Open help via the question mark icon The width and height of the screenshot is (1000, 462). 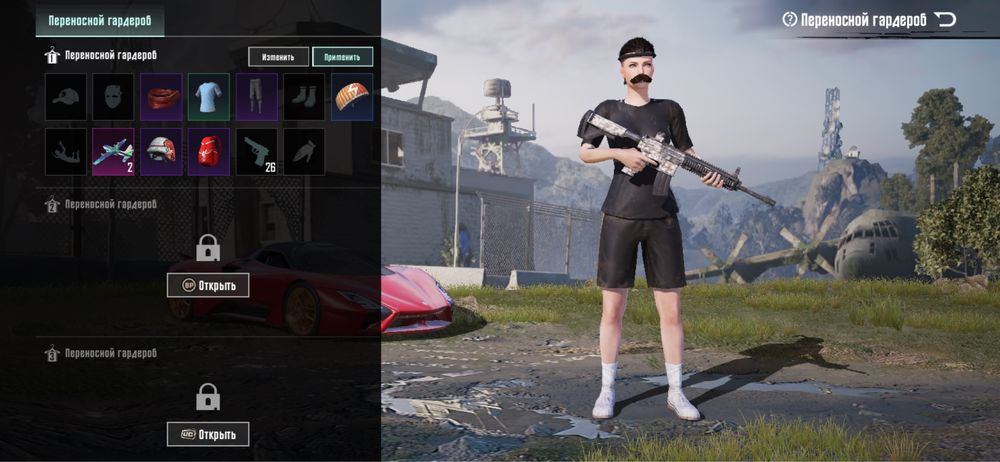click(x=790, y=19)
